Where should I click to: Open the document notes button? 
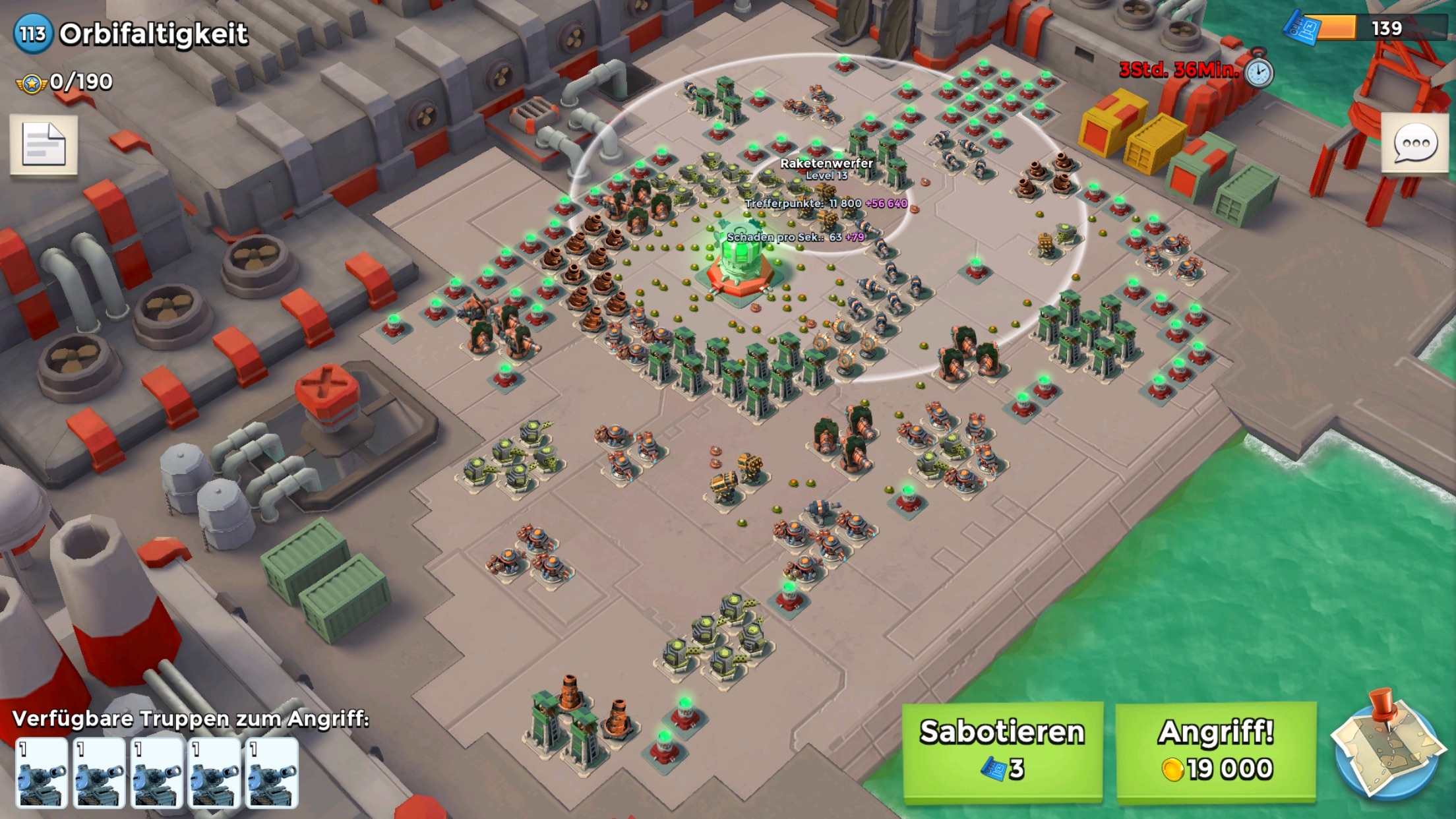44,144
